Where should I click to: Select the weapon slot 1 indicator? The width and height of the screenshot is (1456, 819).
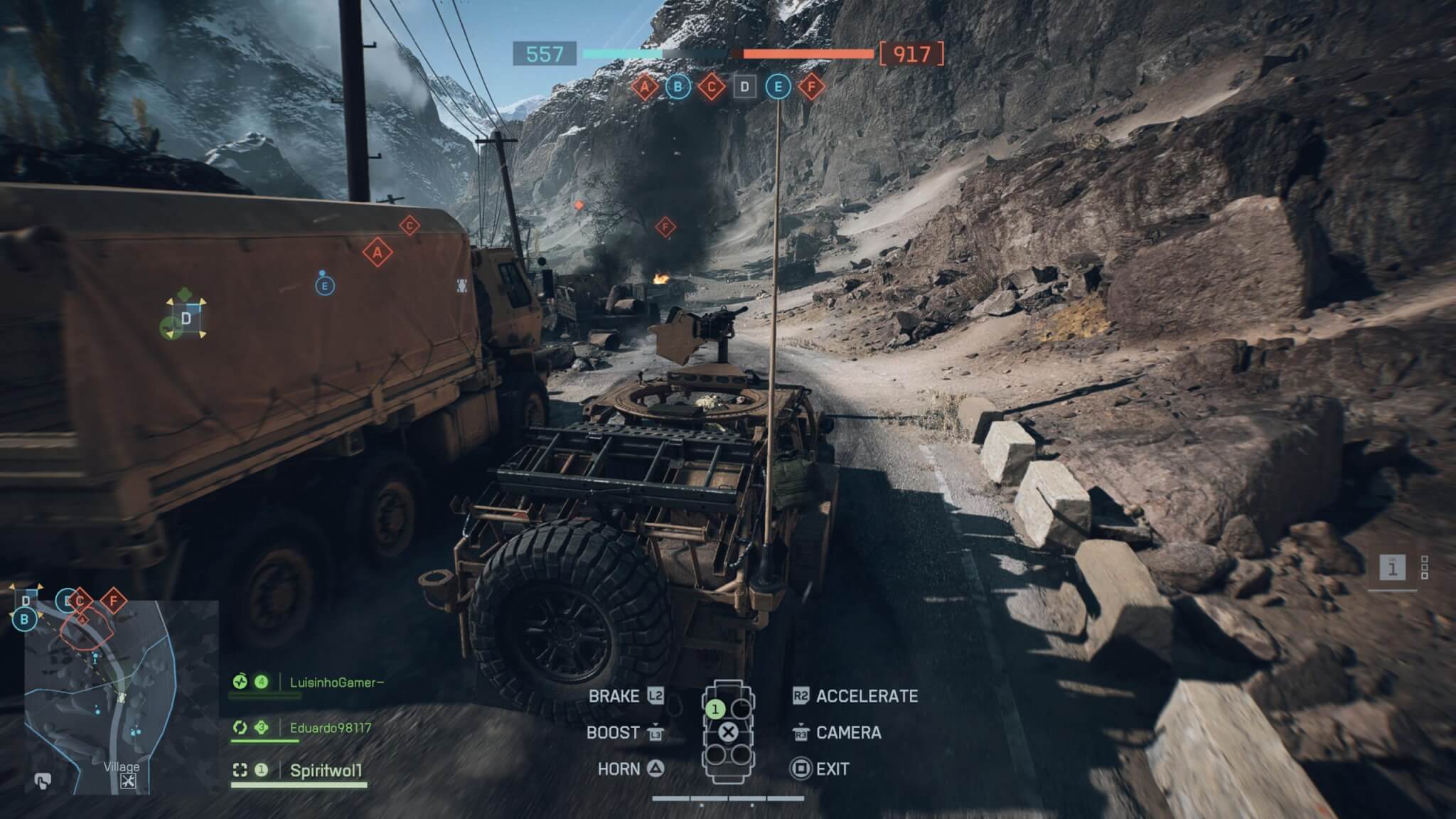coord(1392,567)
